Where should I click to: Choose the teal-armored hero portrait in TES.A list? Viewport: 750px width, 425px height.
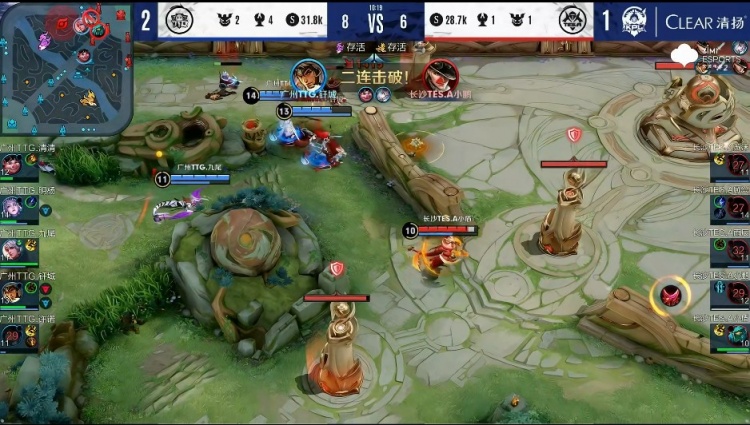point(734,335)
